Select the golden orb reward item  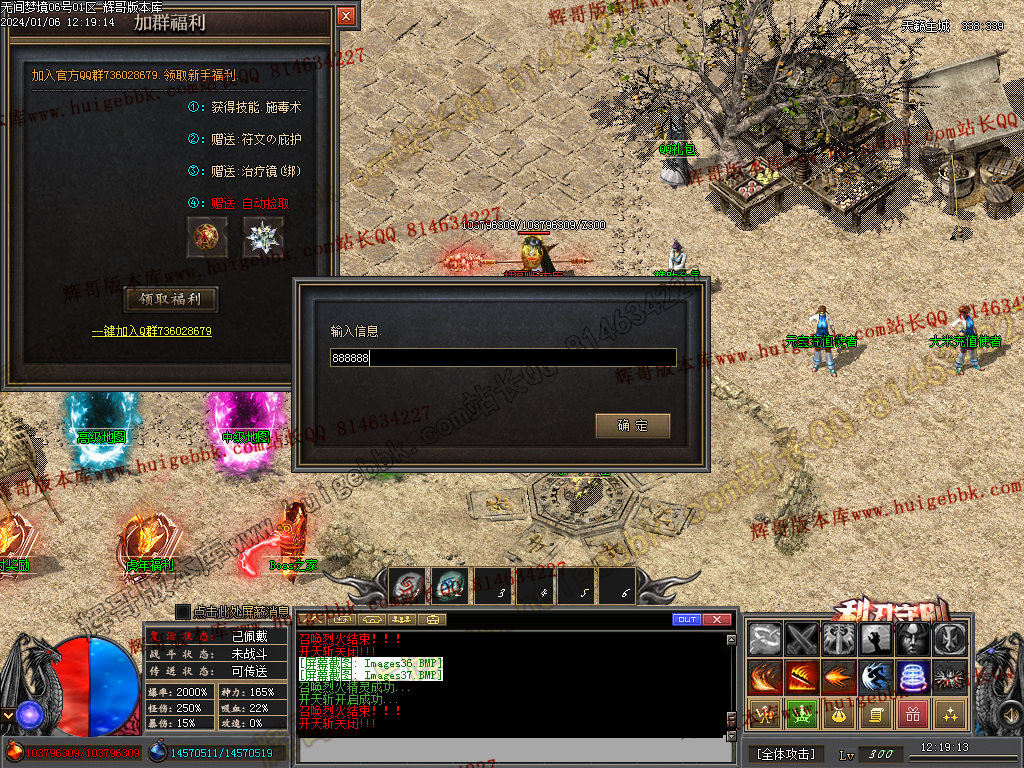[x=208, y=238]
